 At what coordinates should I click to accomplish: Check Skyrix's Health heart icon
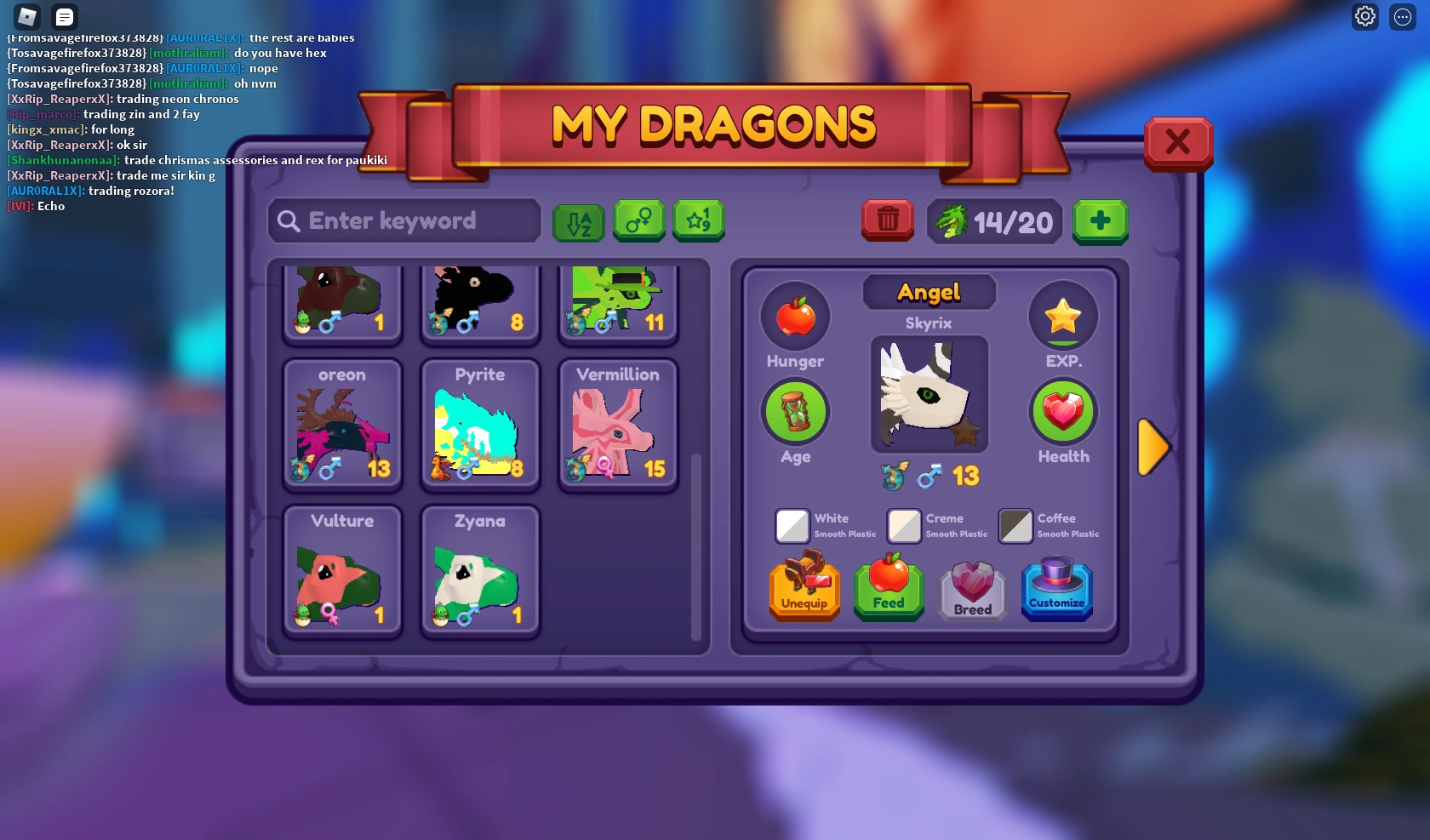1062,412
